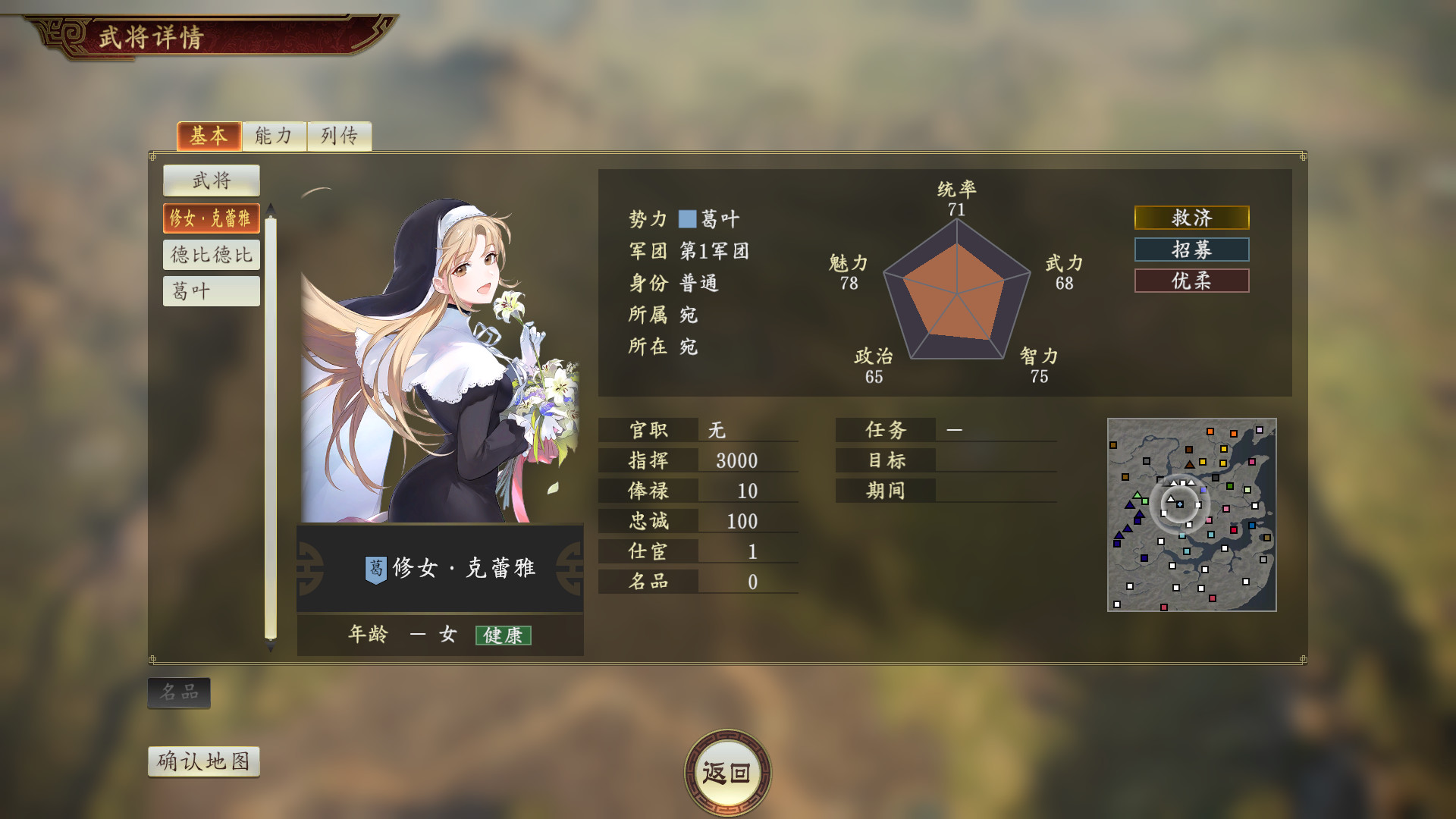1456x819 pixels.
Task: Click the 救济 (Relief) button
Action: pos(1191,218)
